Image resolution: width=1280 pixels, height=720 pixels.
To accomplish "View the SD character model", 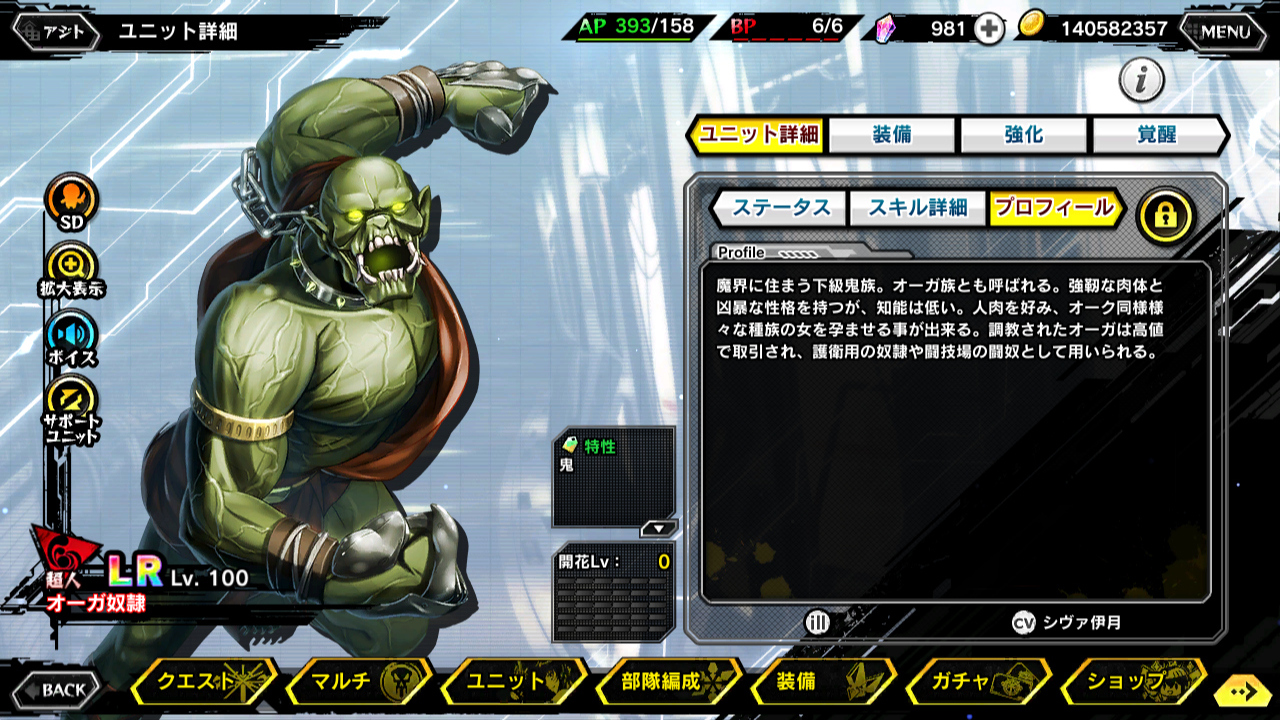I will pyautogui.click(x=72, y=203).
